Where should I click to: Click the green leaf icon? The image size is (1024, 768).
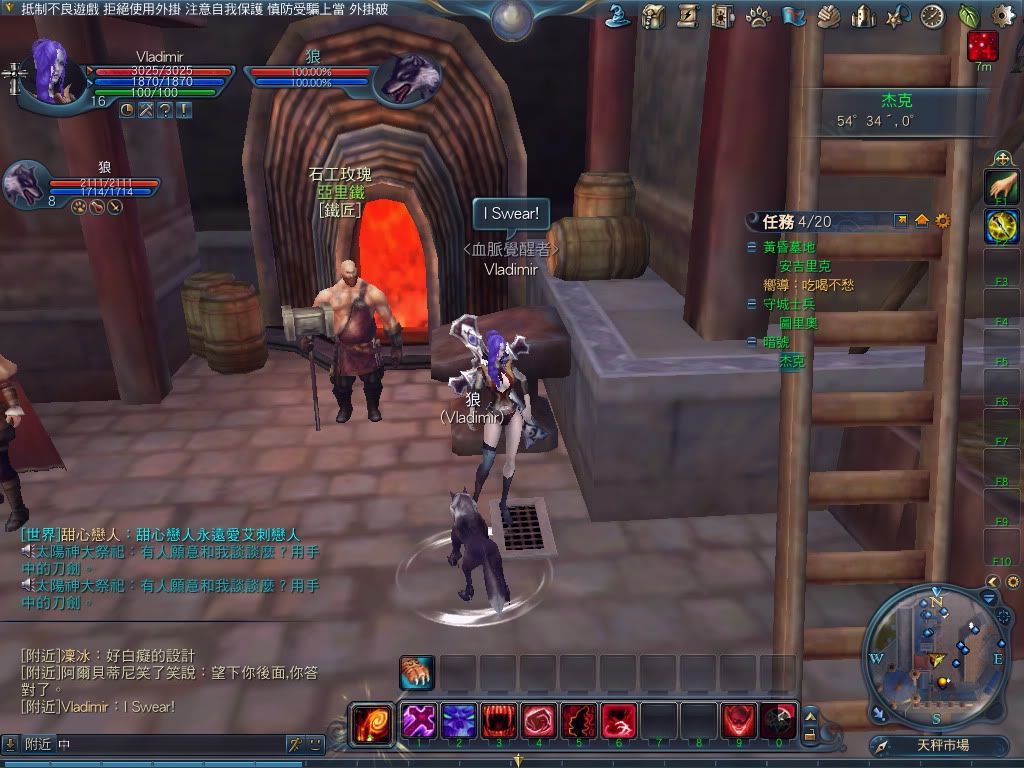[x=968, y=16]
